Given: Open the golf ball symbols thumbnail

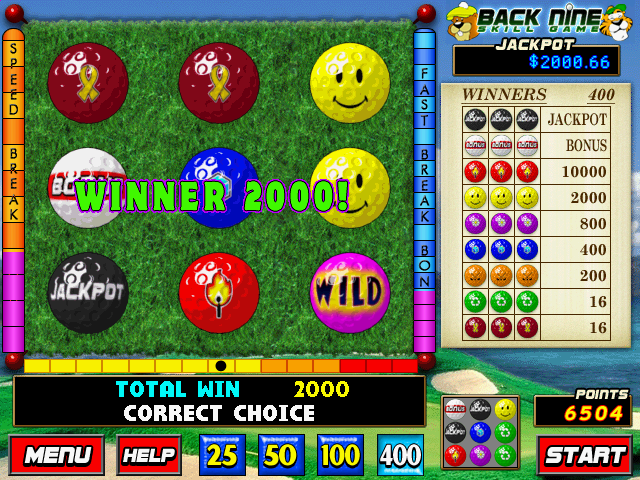Looking at the screenshot, I should tap(480, 432).
